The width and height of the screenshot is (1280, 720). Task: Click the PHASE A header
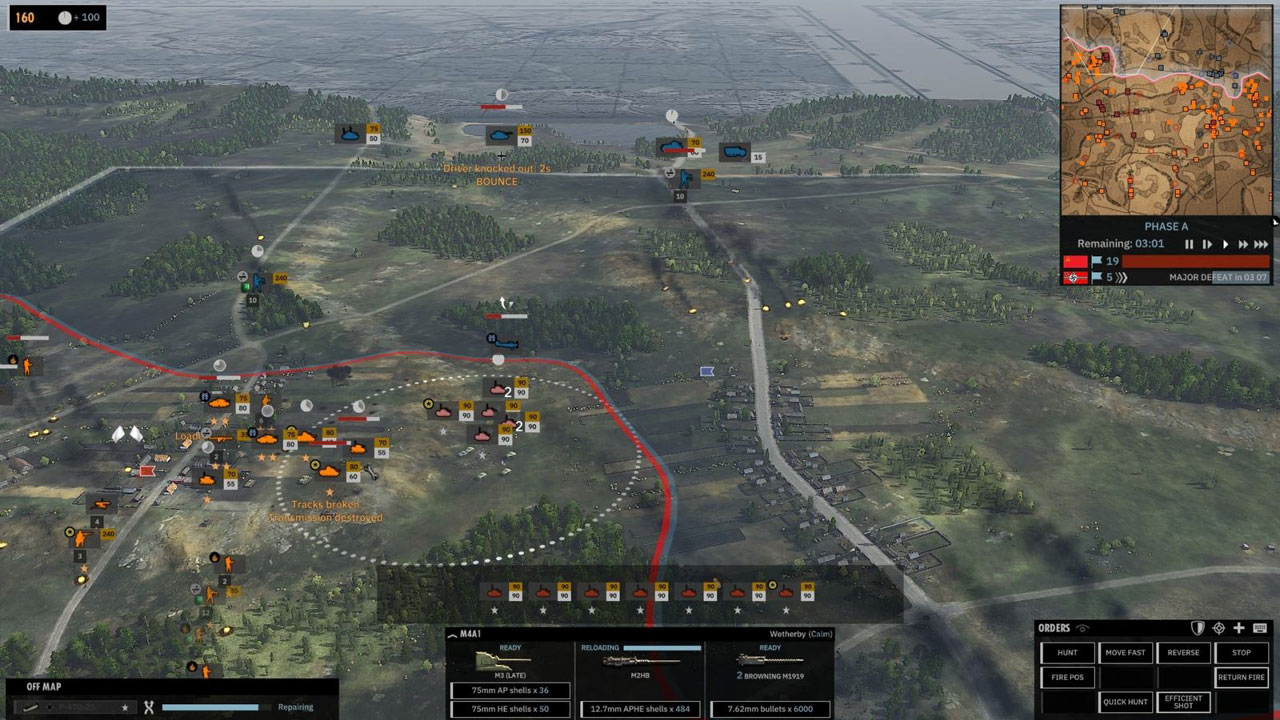(1166, 225)
